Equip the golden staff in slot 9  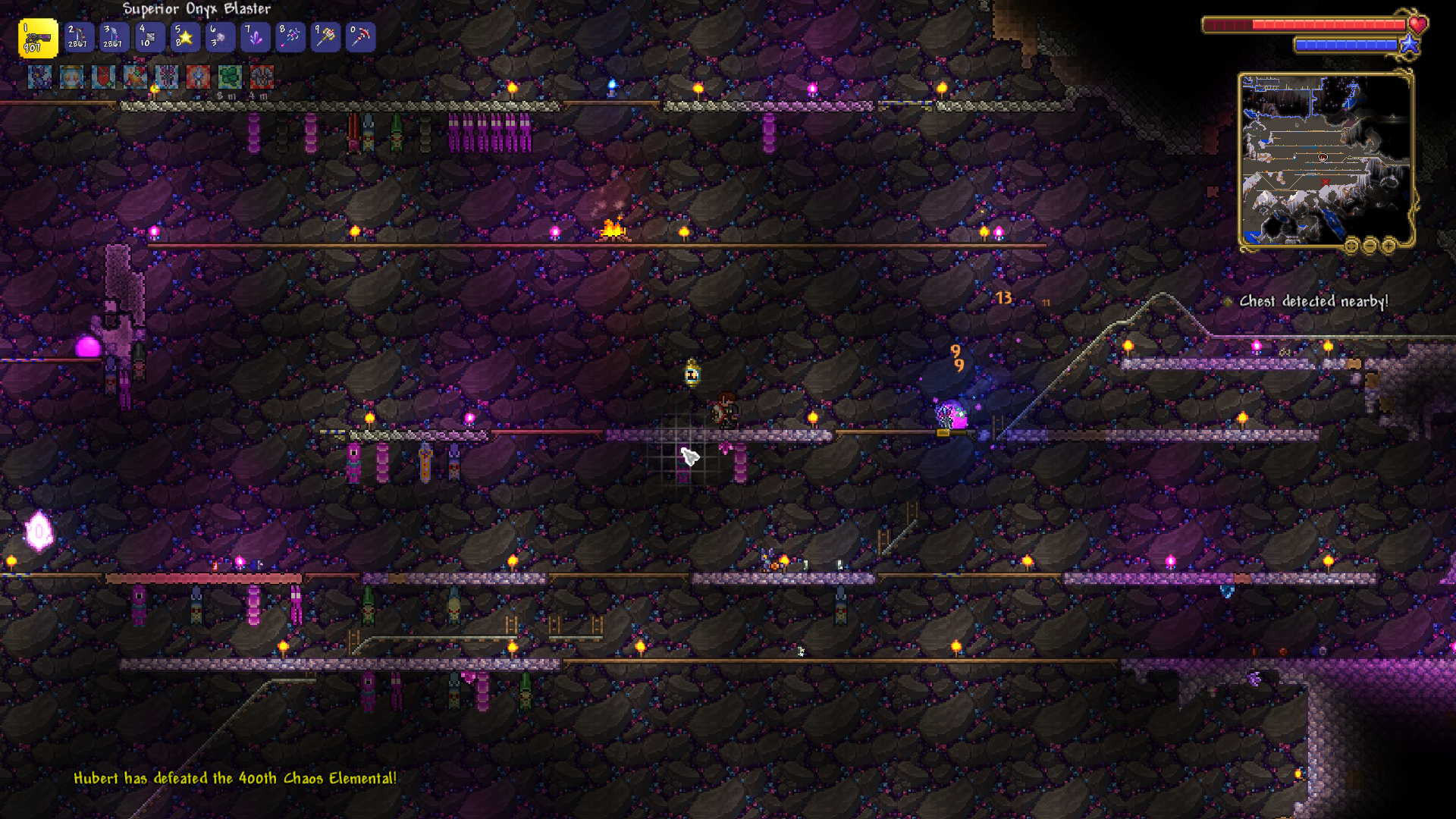[325, 37]
